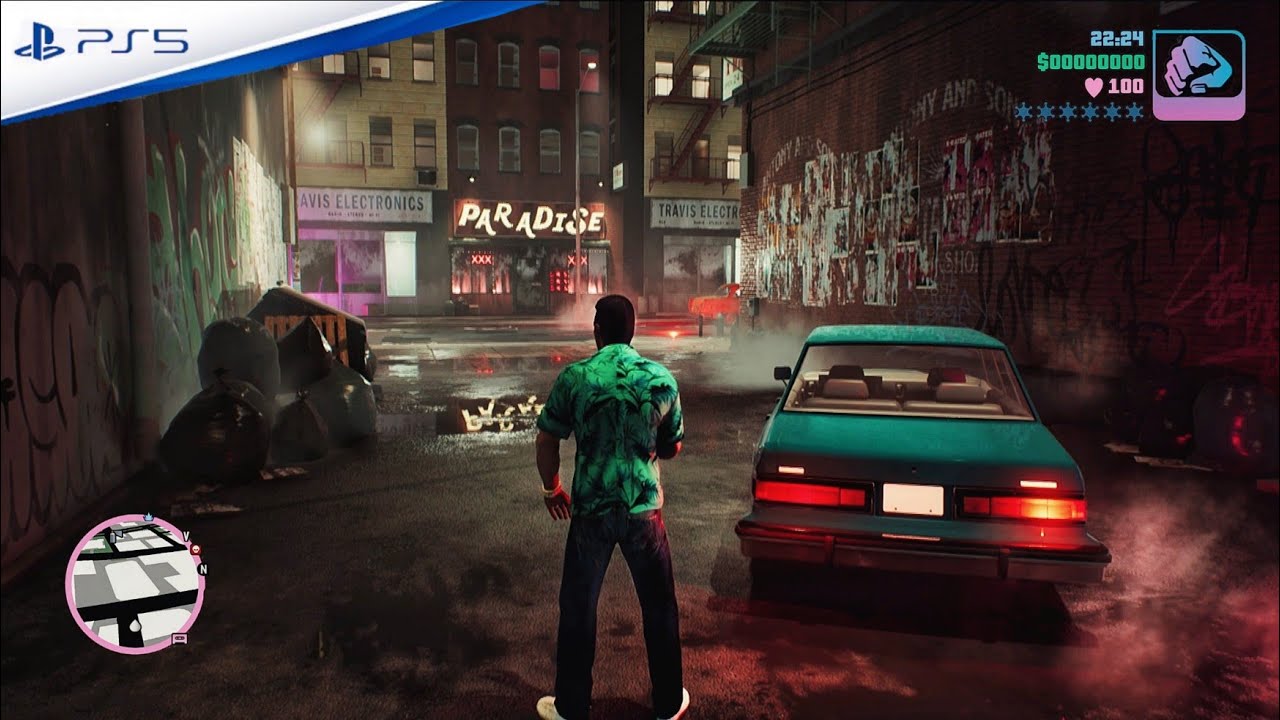Click the red mask blip on the minimap edge
The image size is (1280, 720).
[195, 550]
